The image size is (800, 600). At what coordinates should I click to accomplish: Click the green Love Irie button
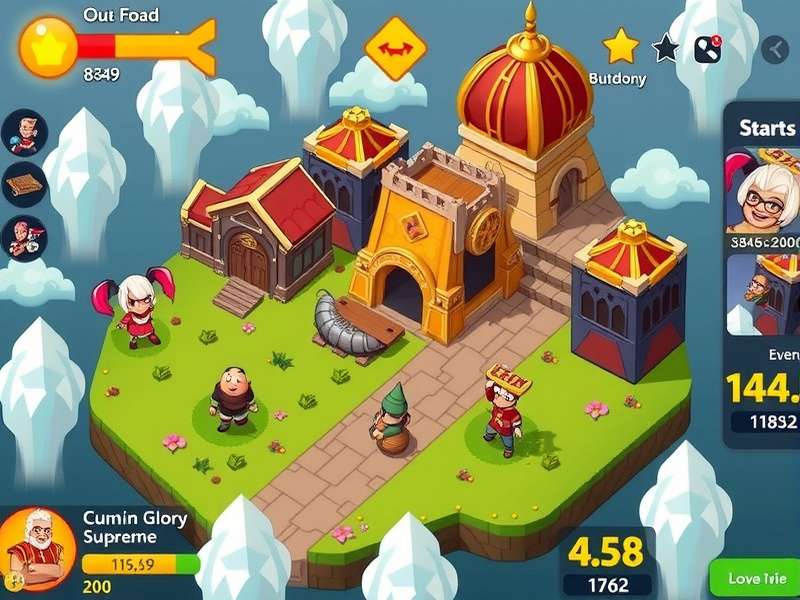(756, 578)
